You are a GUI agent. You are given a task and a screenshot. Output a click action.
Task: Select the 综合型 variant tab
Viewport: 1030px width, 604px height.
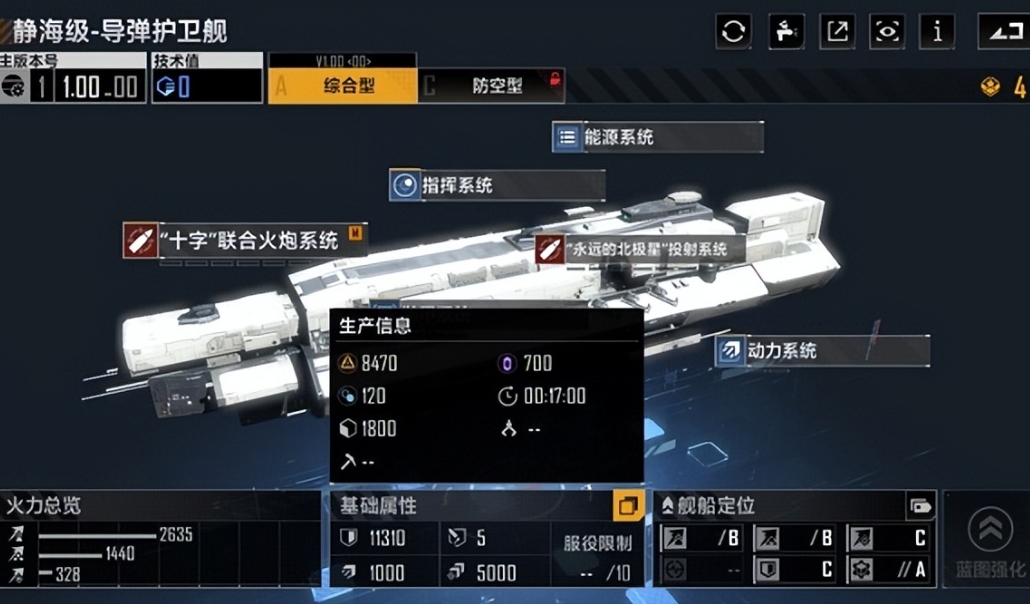point(343,85)
